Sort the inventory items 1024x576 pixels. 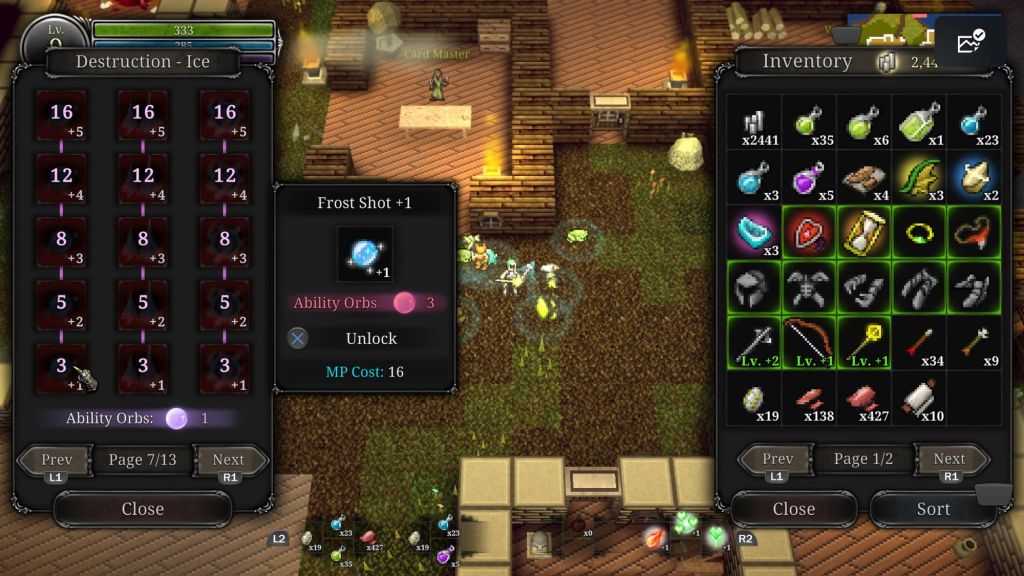click(x=933, y=509)
